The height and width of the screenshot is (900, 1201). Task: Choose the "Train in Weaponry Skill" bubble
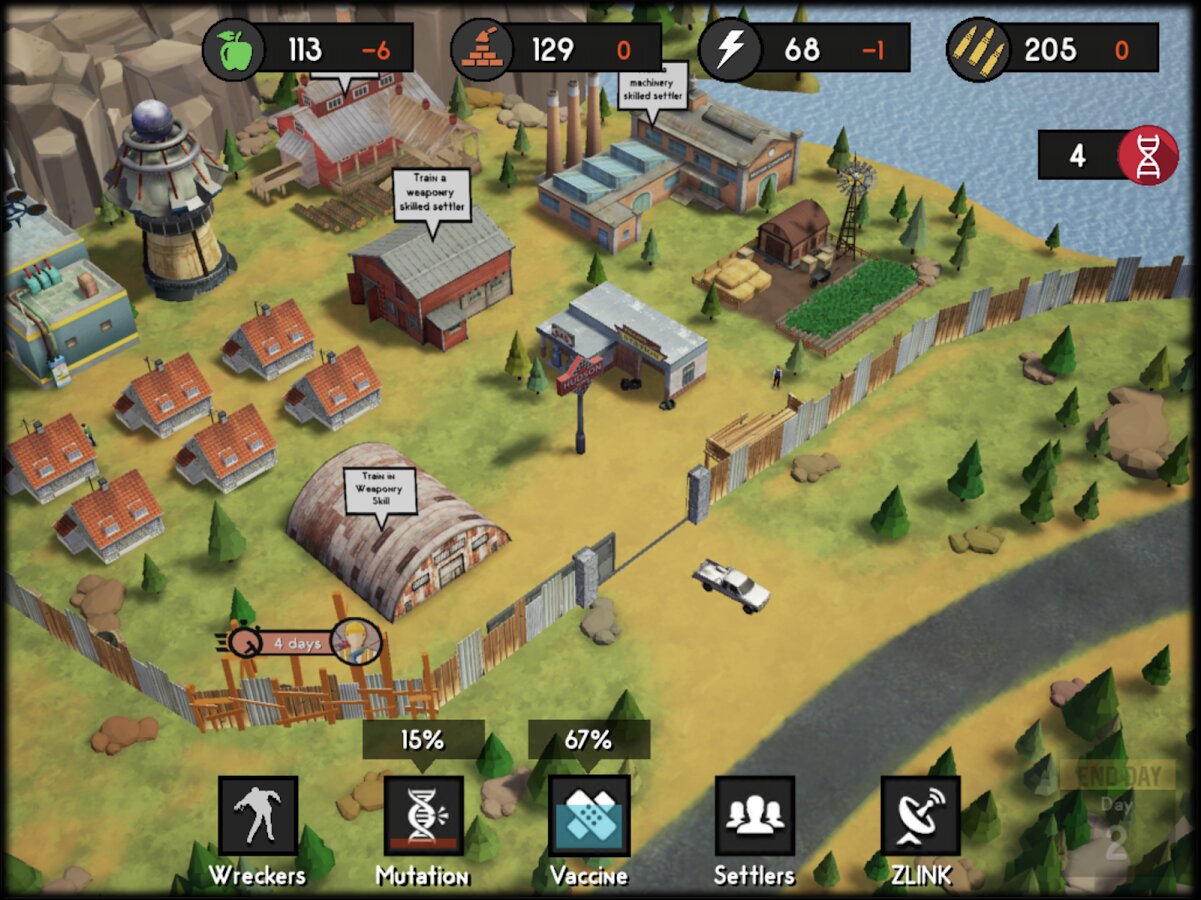380,488
